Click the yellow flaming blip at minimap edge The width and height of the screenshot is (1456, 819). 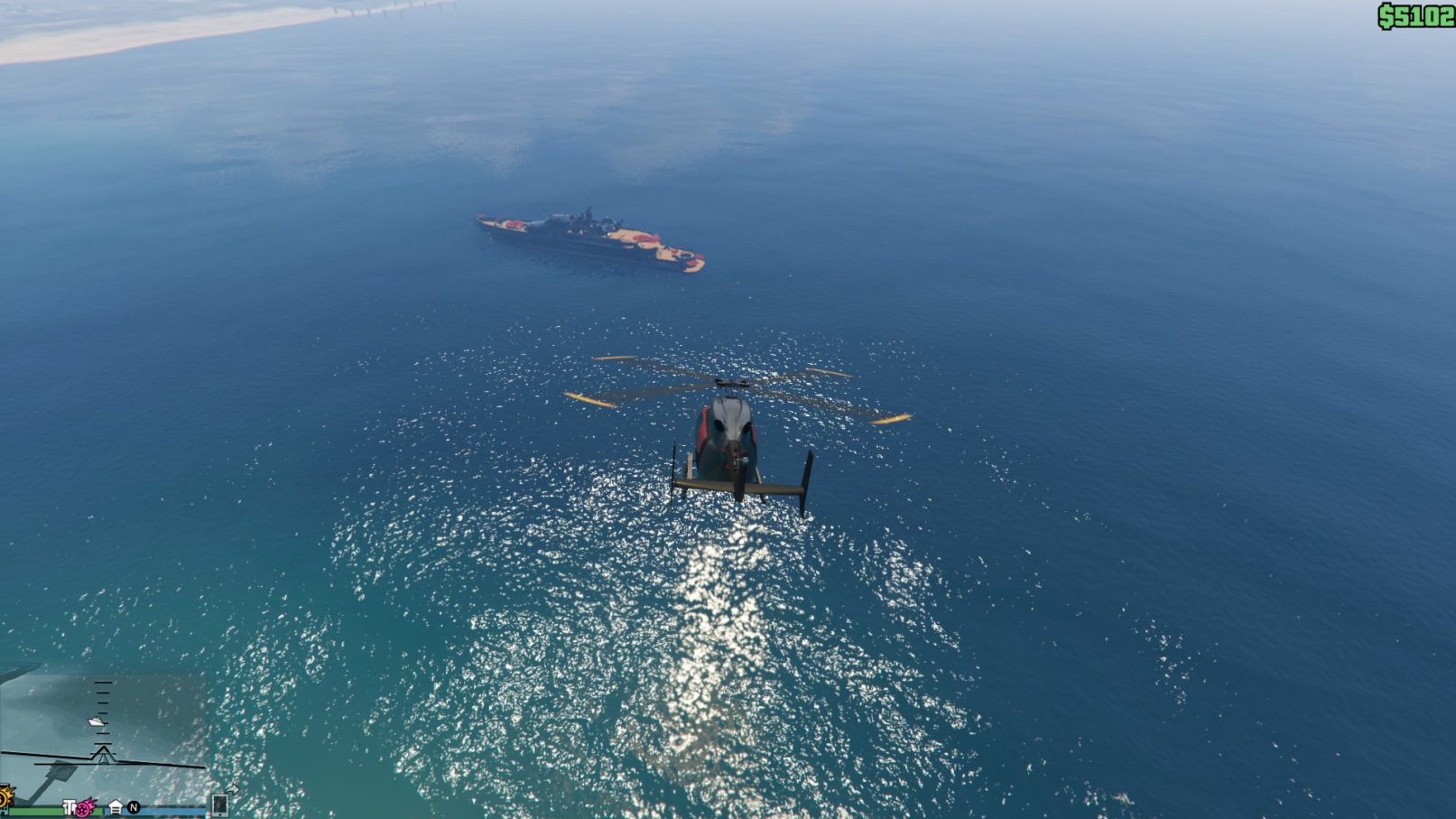5,796
